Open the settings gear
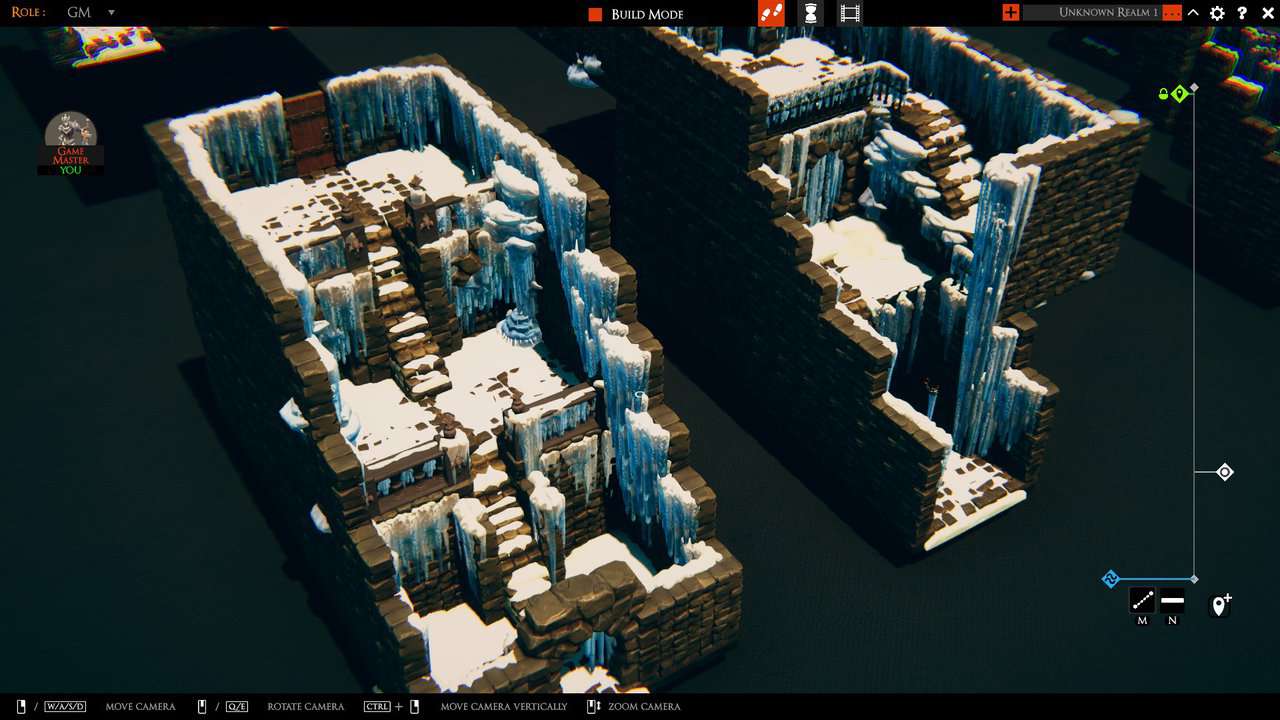 tap(1217, 13)
